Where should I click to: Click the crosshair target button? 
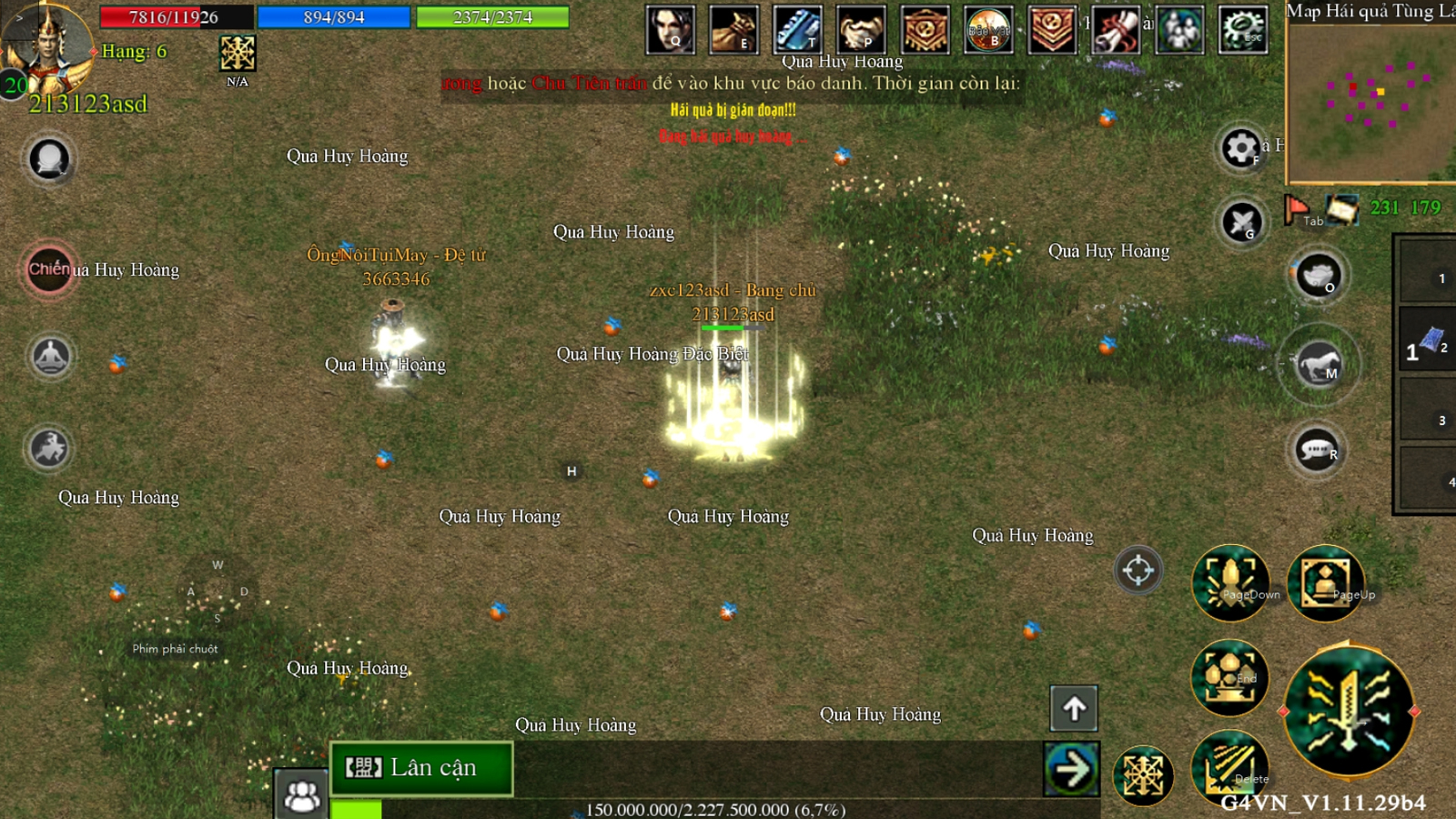[x=1137, y=571]
